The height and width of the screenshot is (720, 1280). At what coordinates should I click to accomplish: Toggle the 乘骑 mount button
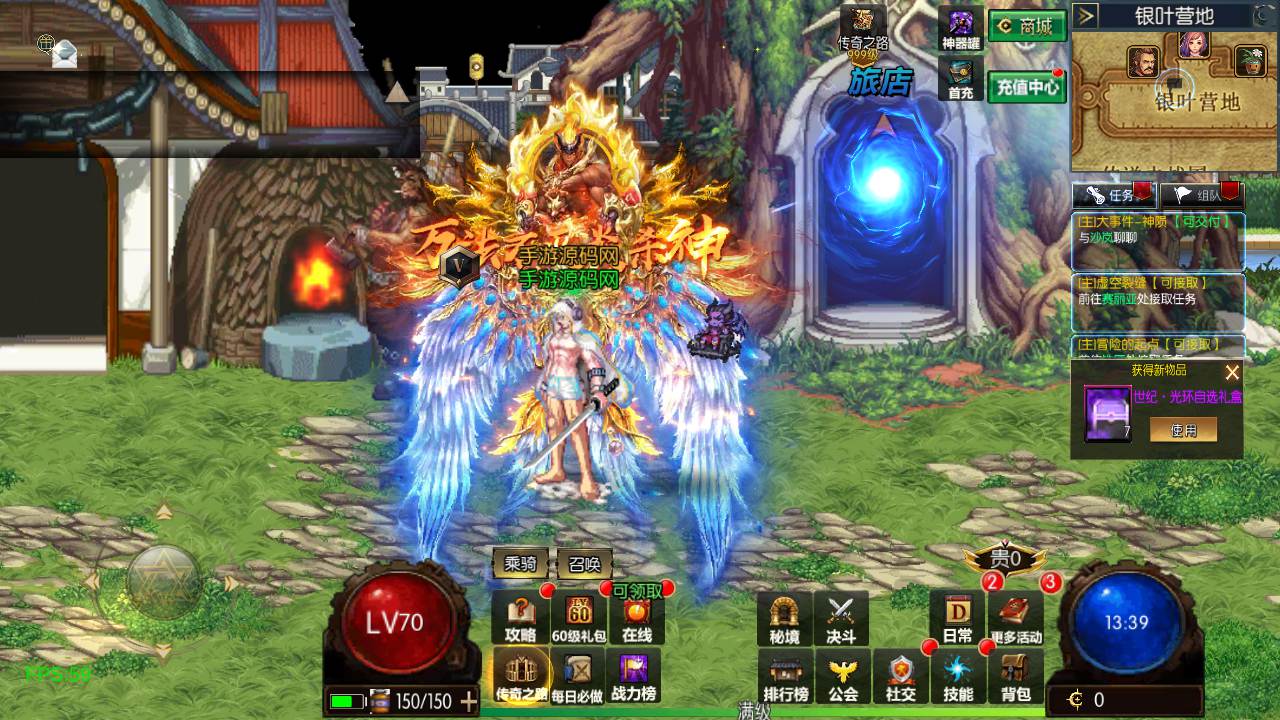[521, 564]
